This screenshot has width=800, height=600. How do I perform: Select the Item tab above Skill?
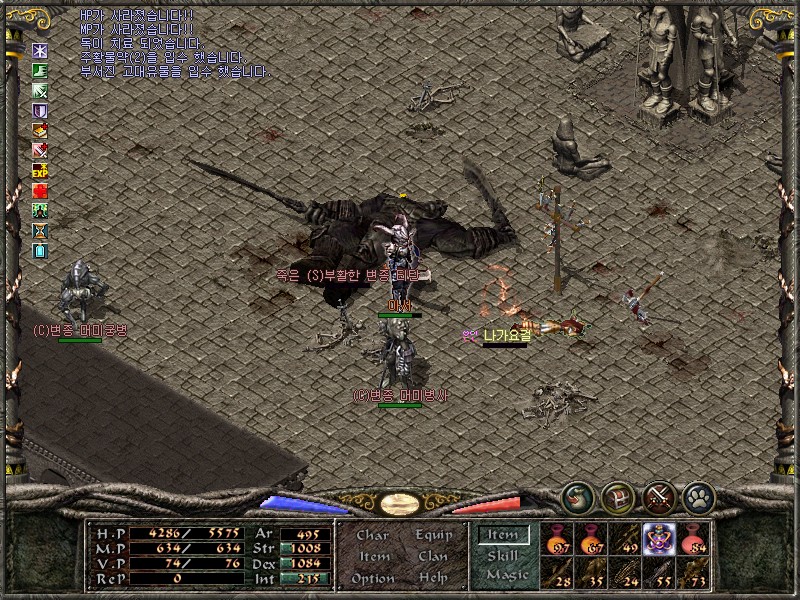pyautogui.click(x=503, y=535)
